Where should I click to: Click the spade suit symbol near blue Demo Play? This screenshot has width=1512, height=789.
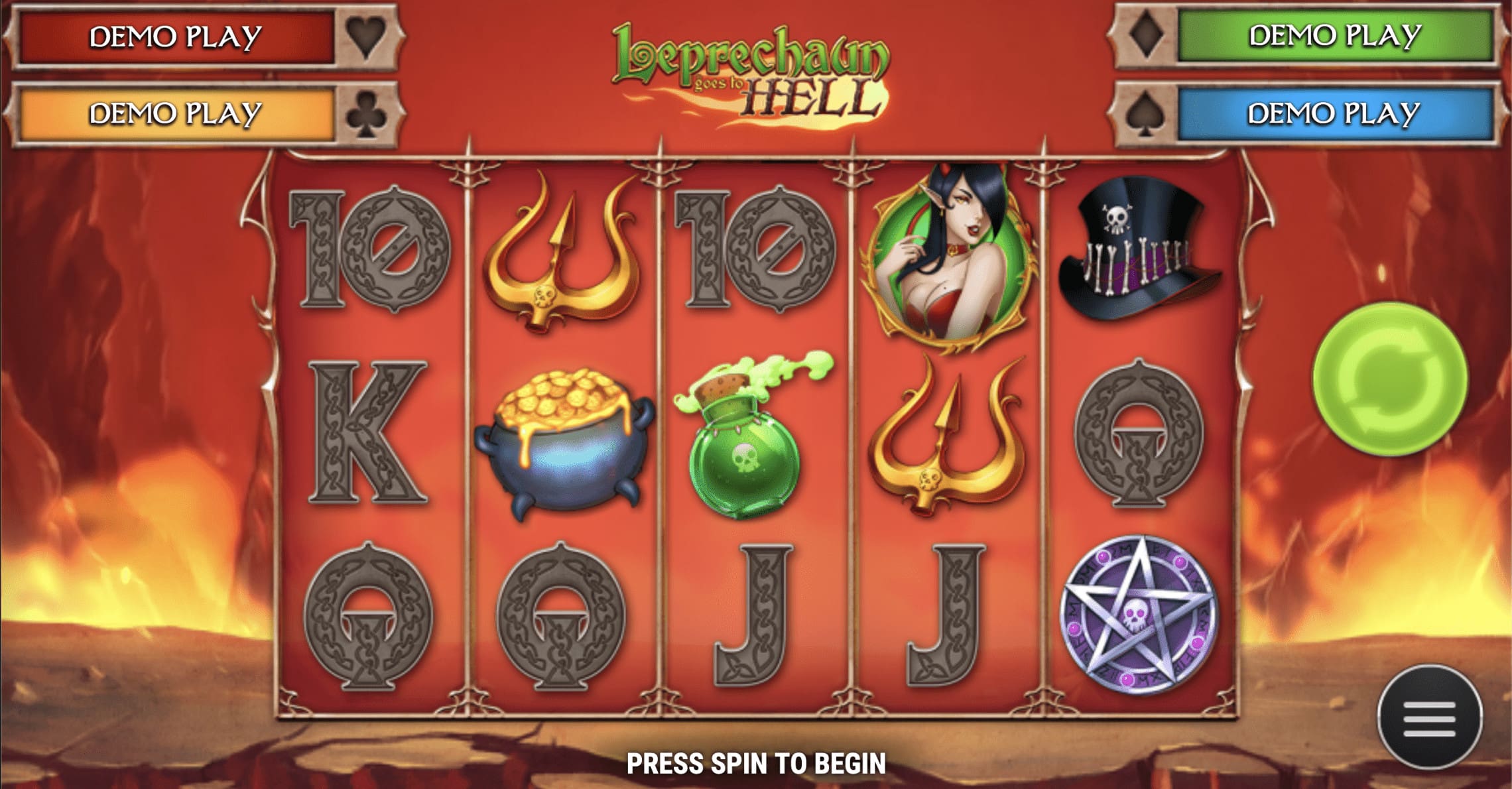coord(1144,111)
